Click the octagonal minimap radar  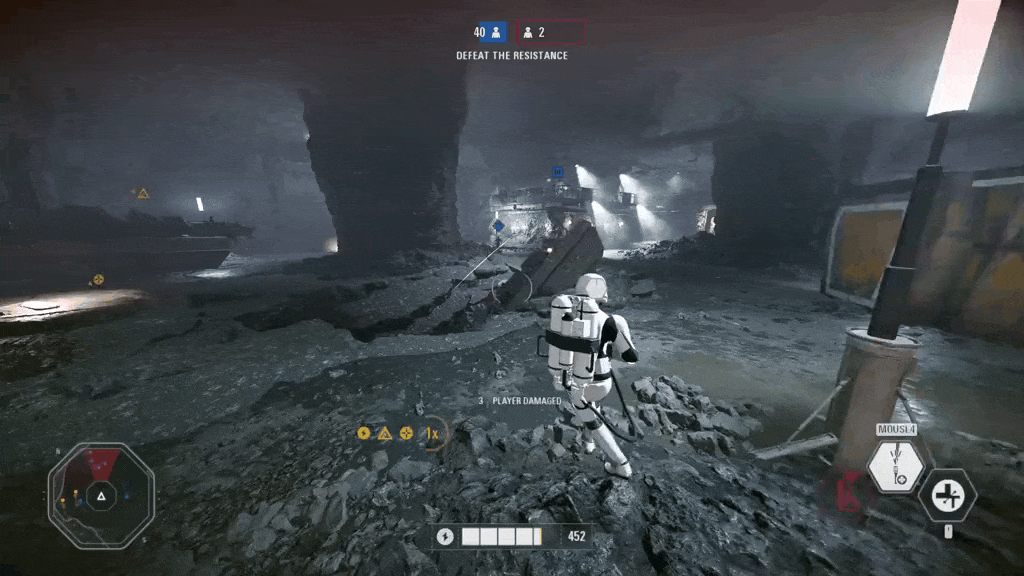[x=101, y=495]
